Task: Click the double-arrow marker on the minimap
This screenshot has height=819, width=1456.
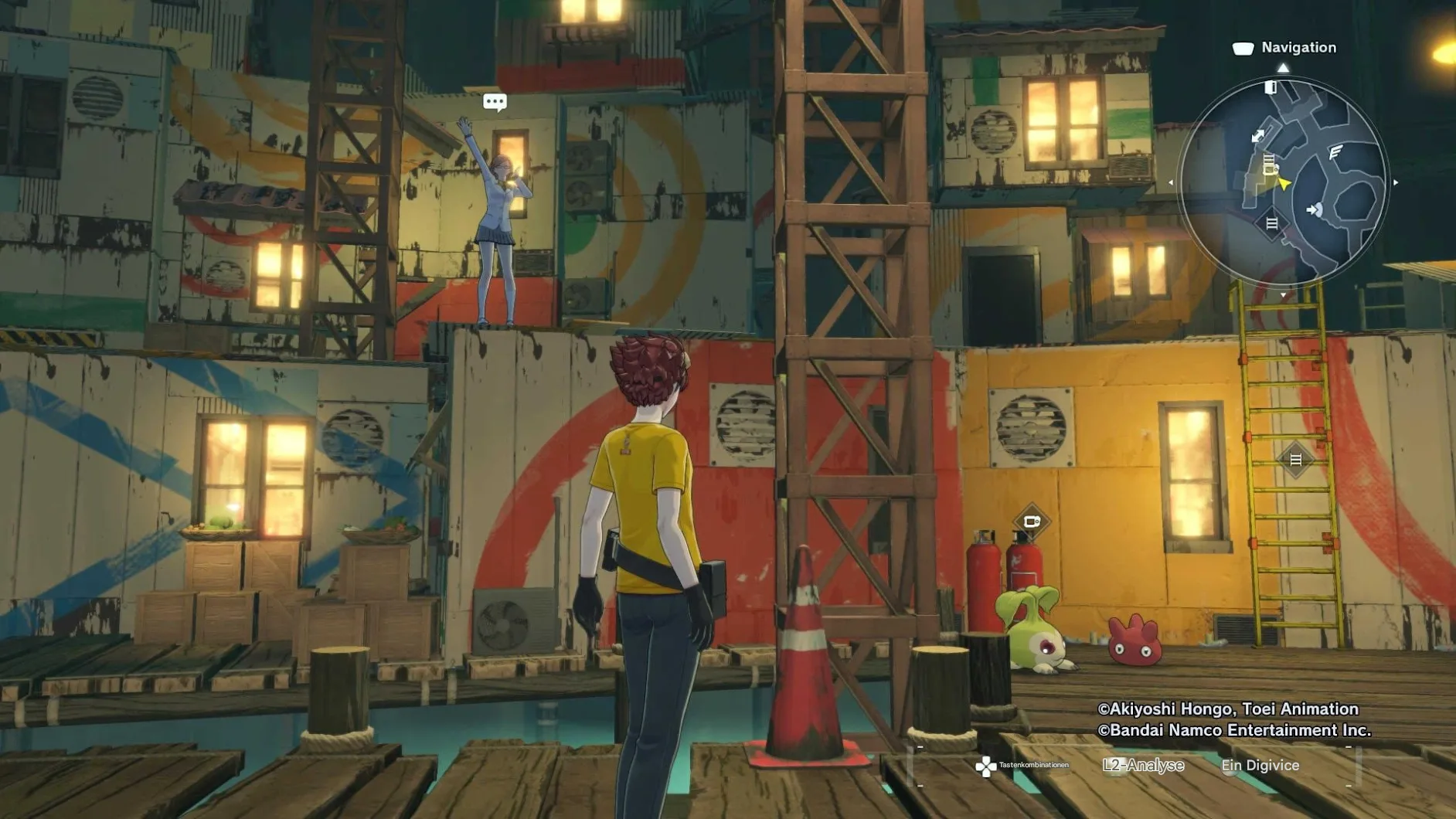Action: coord(1258,136)
